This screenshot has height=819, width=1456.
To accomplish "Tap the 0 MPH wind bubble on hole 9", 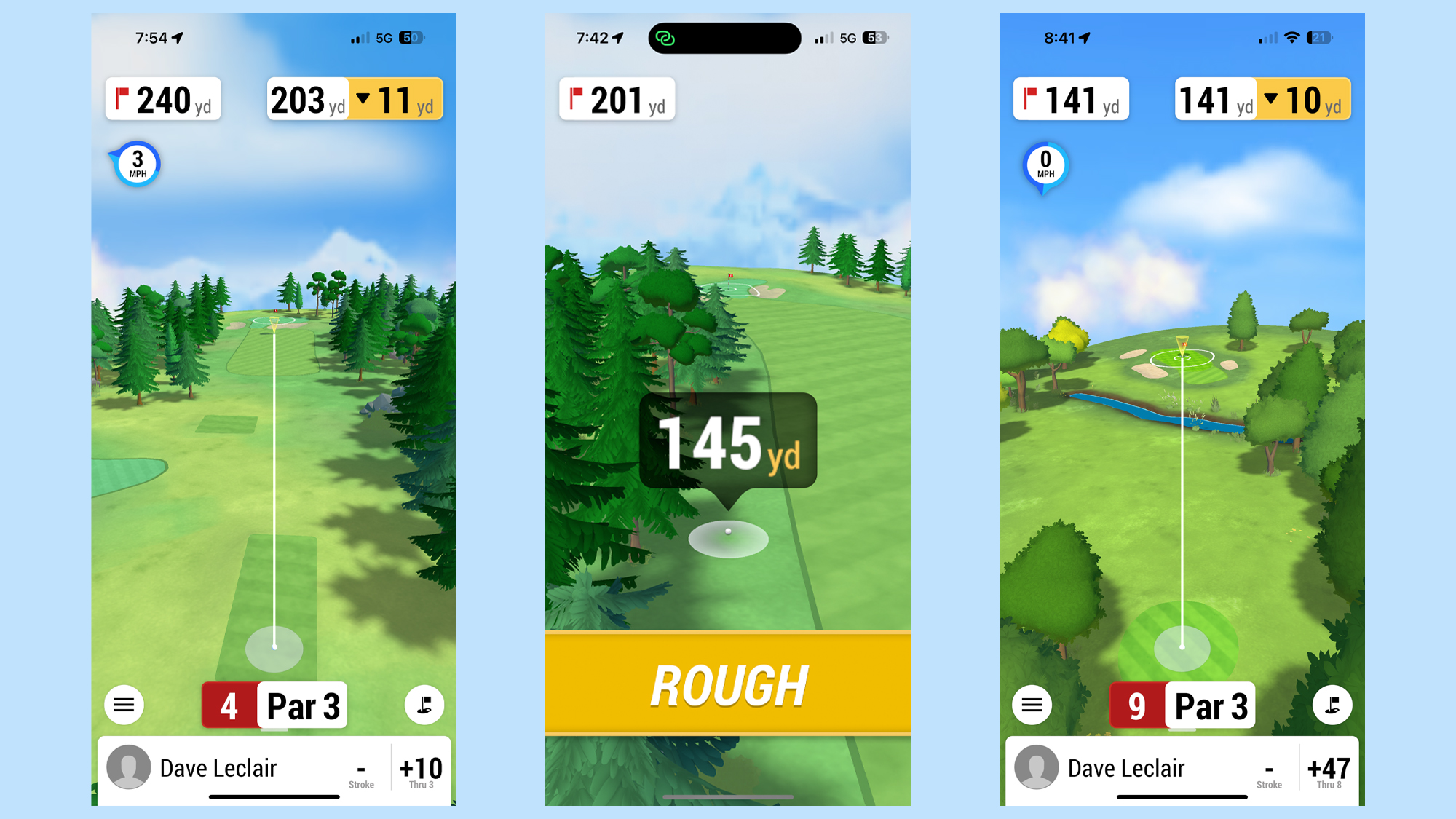I will coord(1044,165).
